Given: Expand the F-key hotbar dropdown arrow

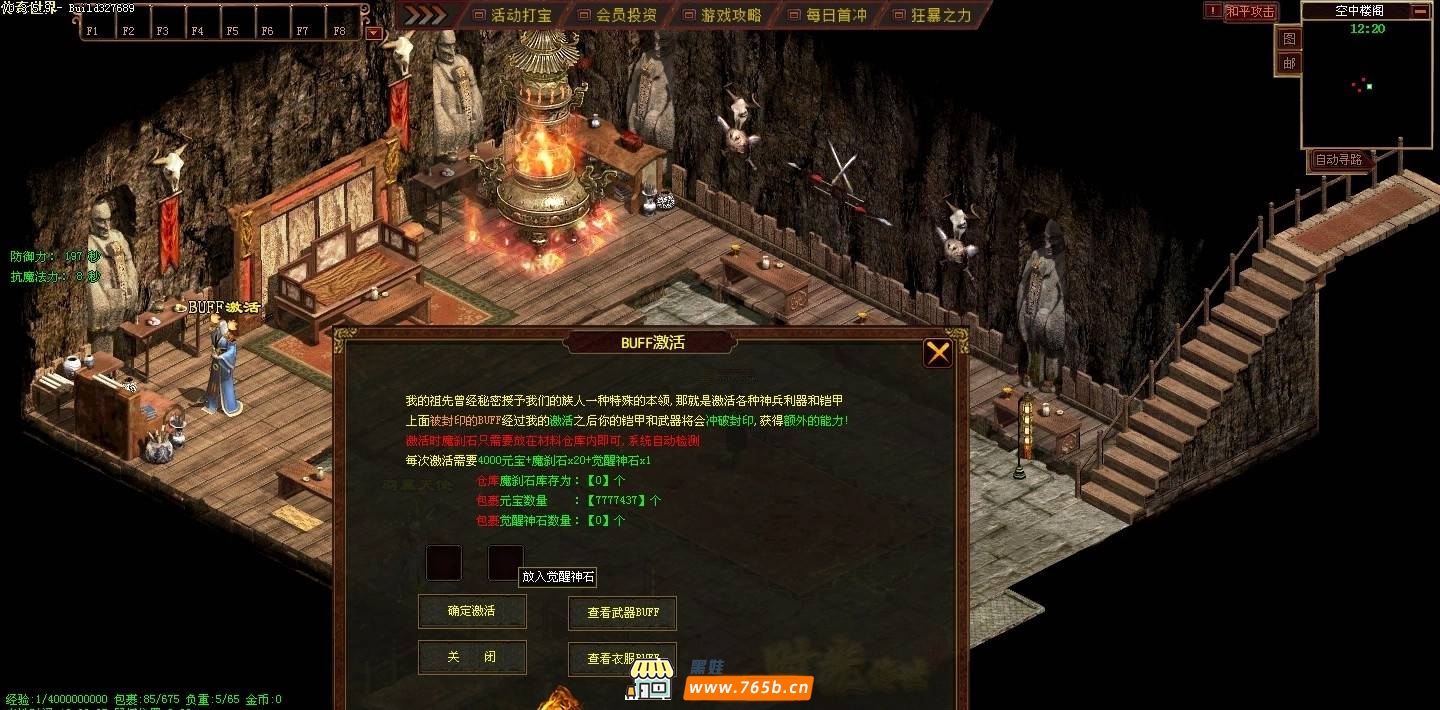Looking at the screenshot, I should pos(373,32).
